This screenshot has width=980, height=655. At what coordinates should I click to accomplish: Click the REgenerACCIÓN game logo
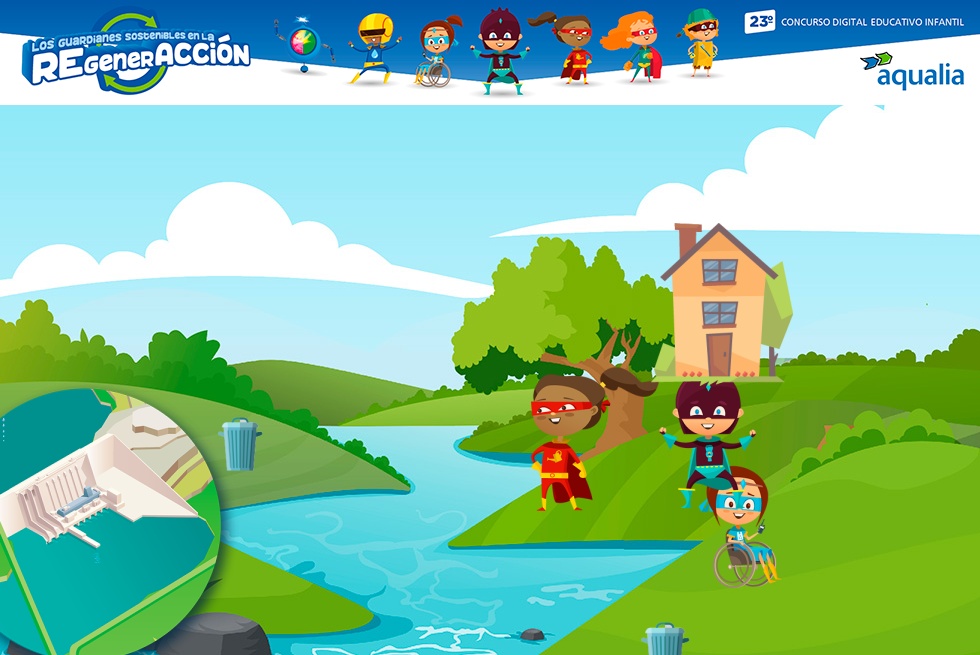coord(137,54)
